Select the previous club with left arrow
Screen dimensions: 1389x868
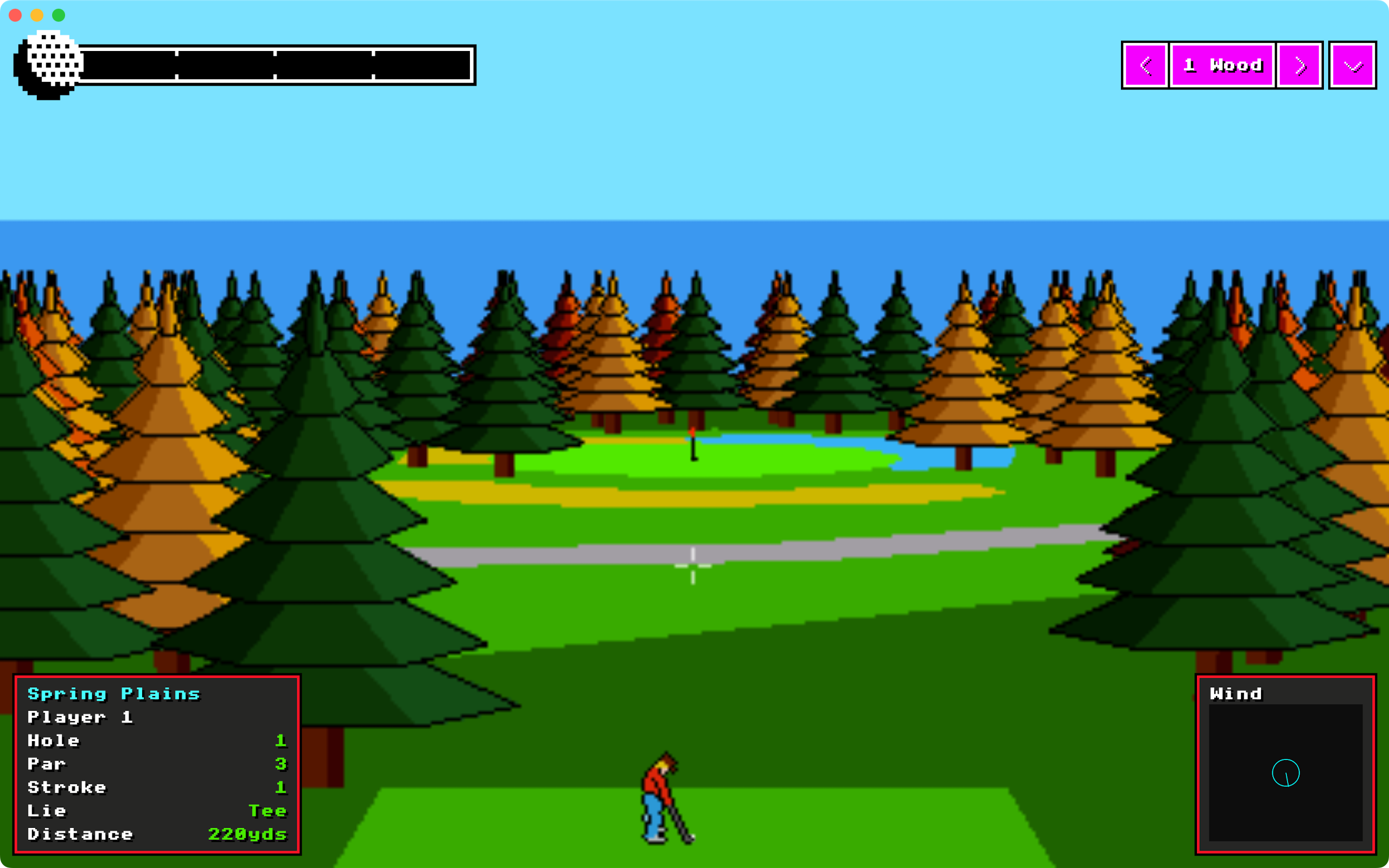click(1145, 66)
